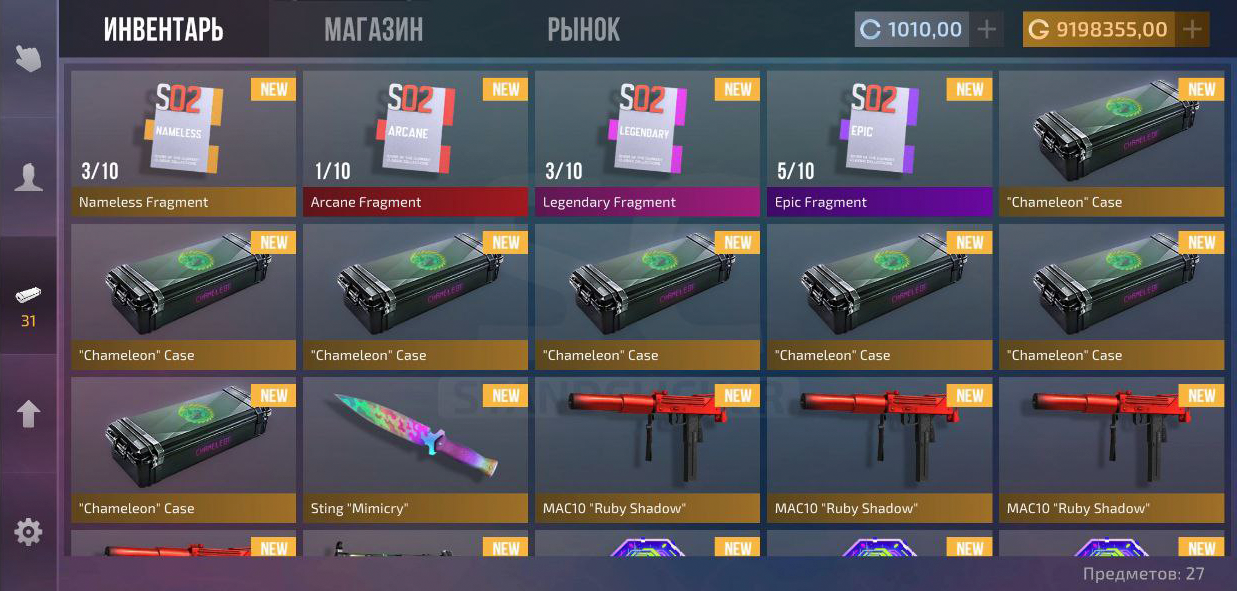Open the profile silhouette icon
1237x591 pixels.
pos(28,178)
